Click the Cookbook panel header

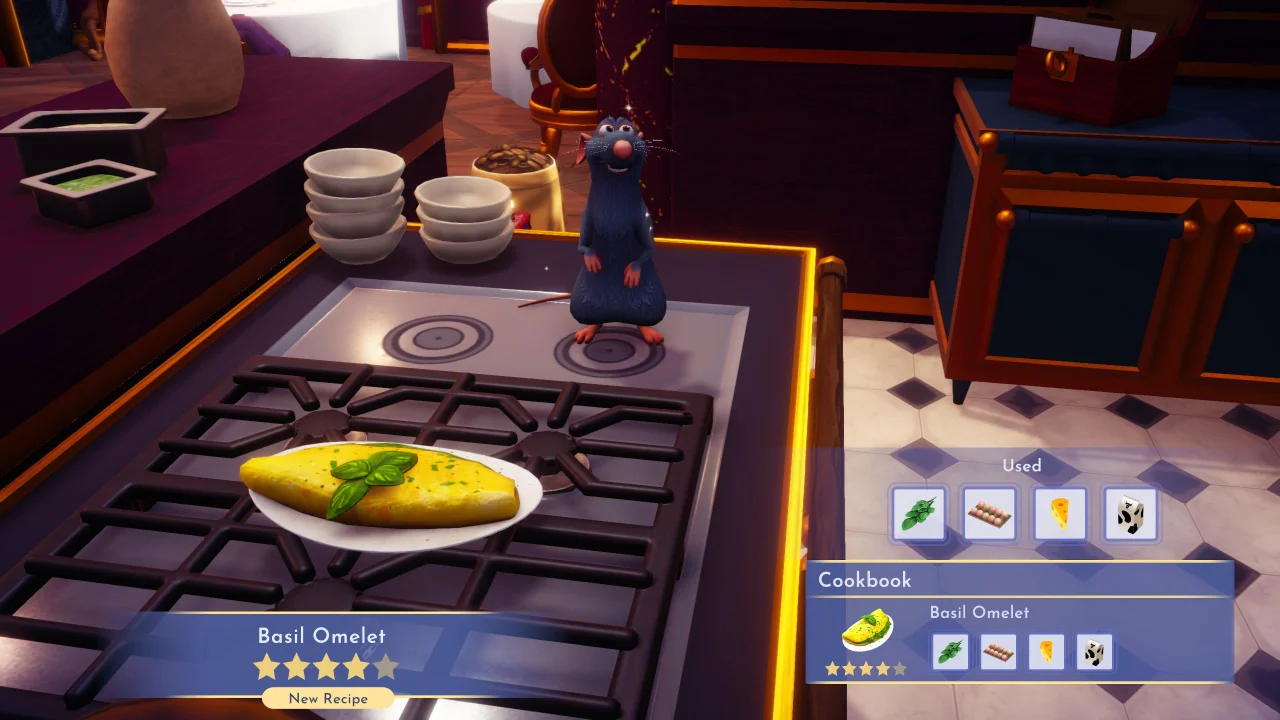tap(864, 580)
